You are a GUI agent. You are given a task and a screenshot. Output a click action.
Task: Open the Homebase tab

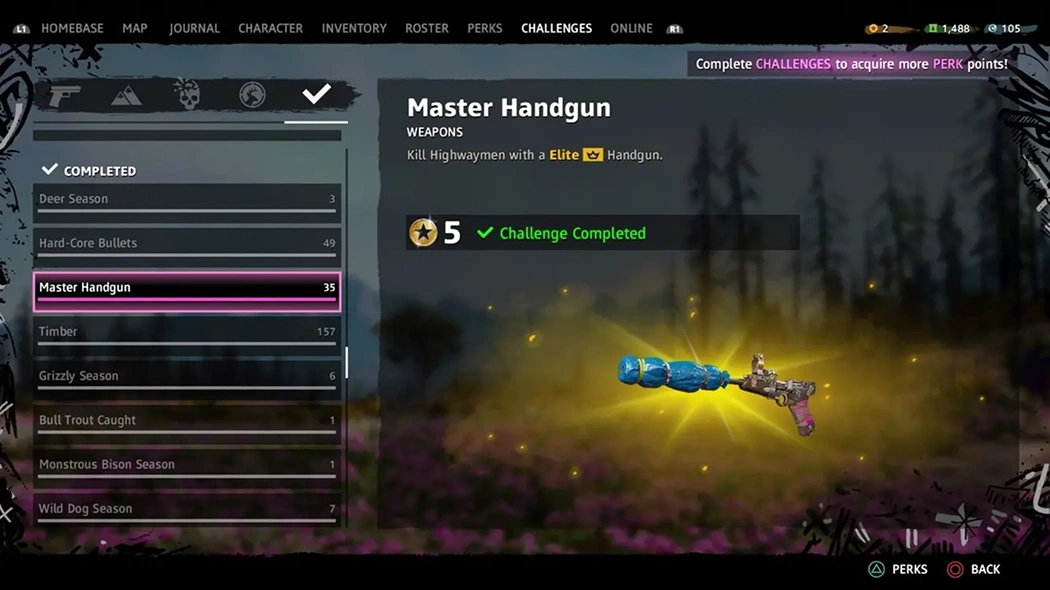pos(72,28)
